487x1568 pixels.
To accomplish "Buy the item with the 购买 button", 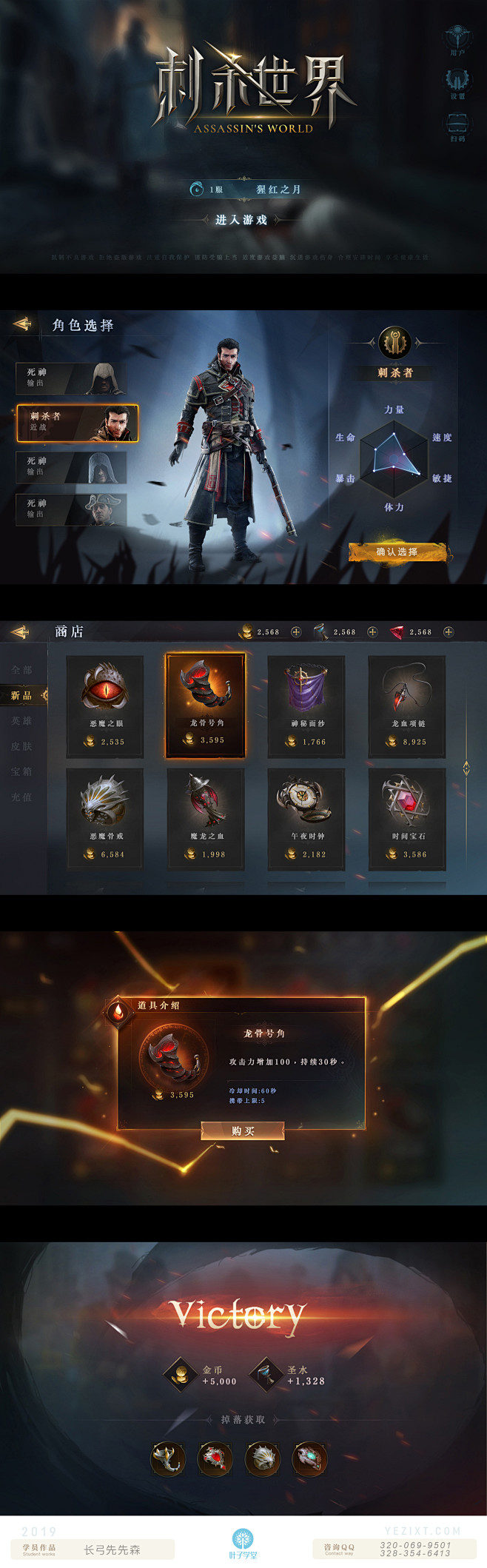I will [243, 1130].
